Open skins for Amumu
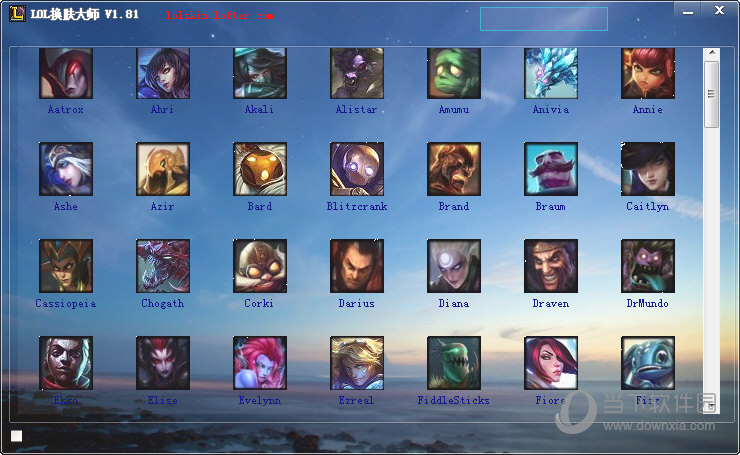This screenshot has height=455, width=740. [454, 73]
